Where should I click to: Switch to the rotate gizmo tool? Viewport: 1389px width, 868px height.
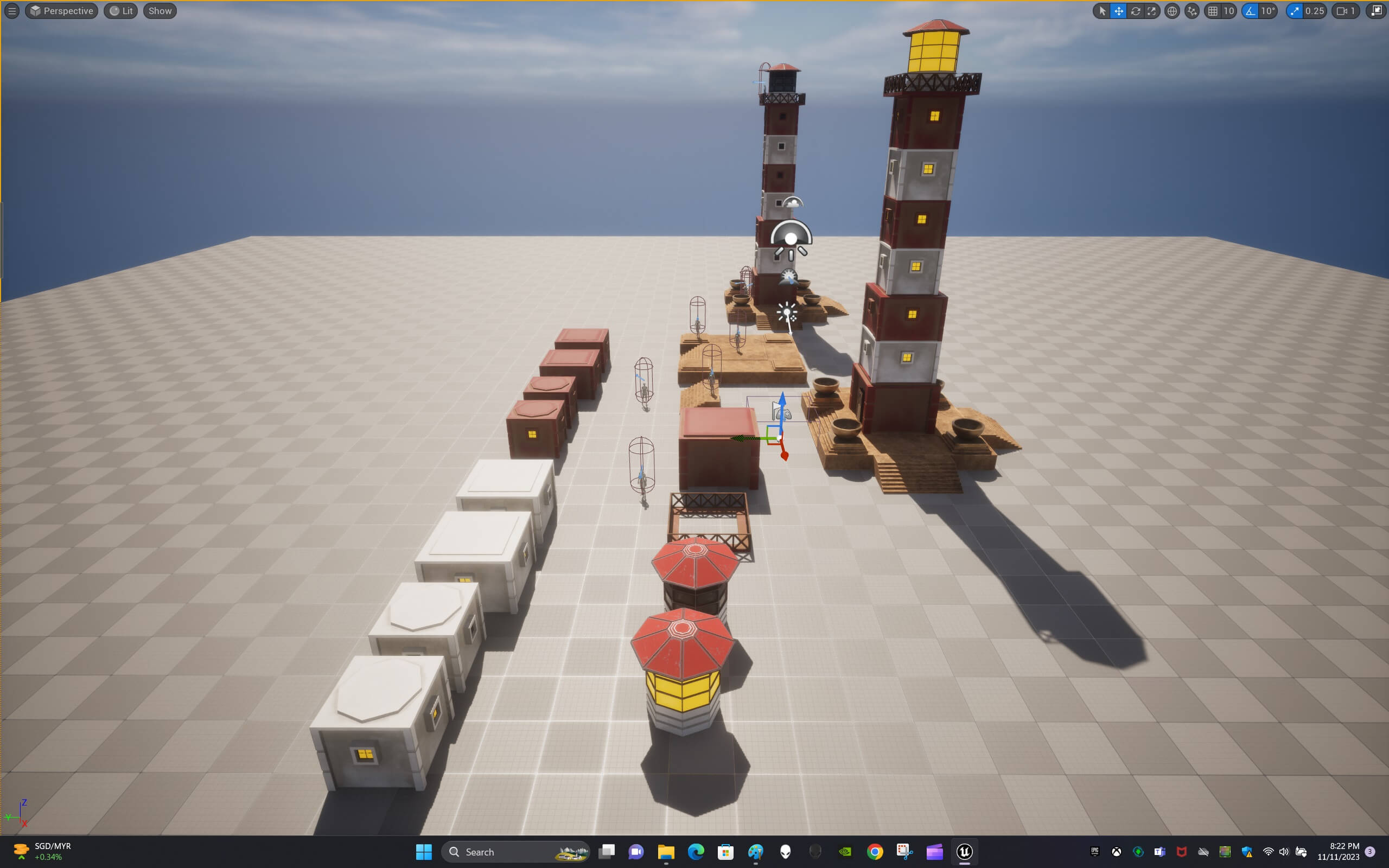(1135, 11)
